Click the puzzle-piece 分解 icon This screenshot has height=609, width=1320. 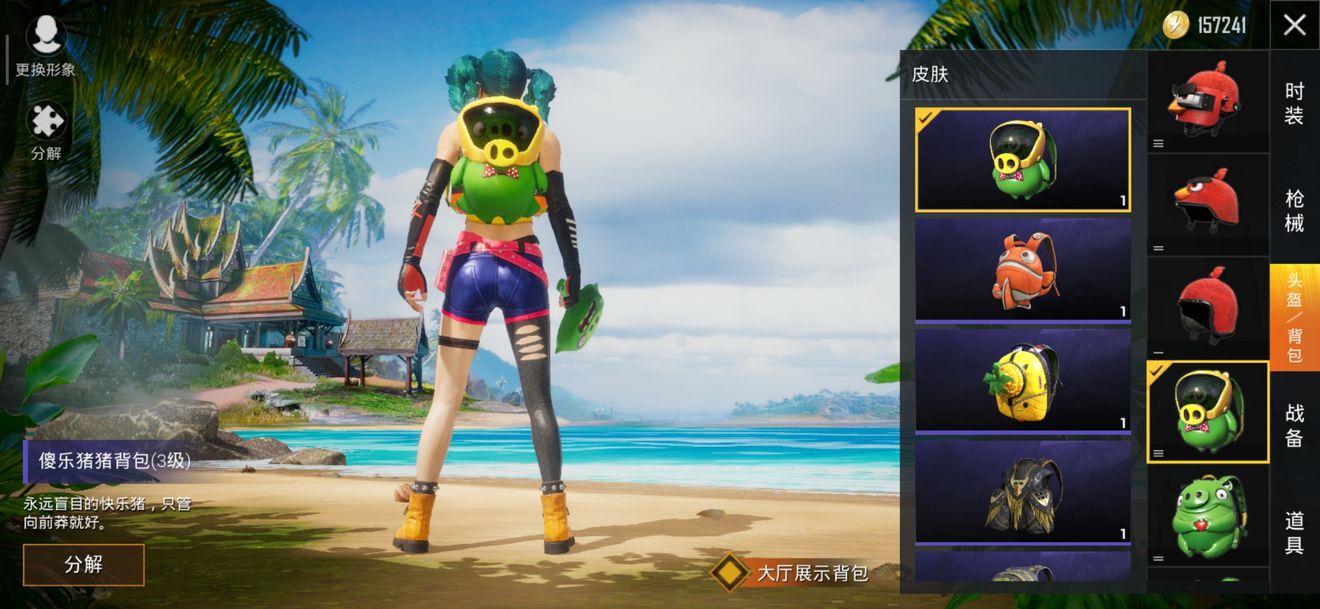(x=46, y=131)
